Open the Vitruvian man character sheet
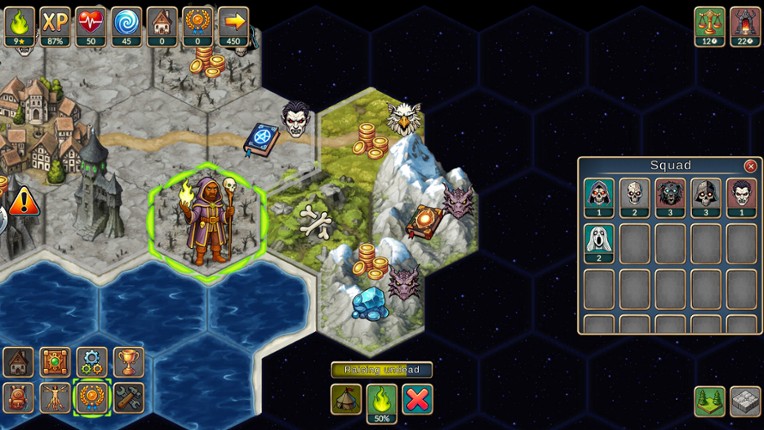This screenshot has width=764, height=430. point(55,397)
